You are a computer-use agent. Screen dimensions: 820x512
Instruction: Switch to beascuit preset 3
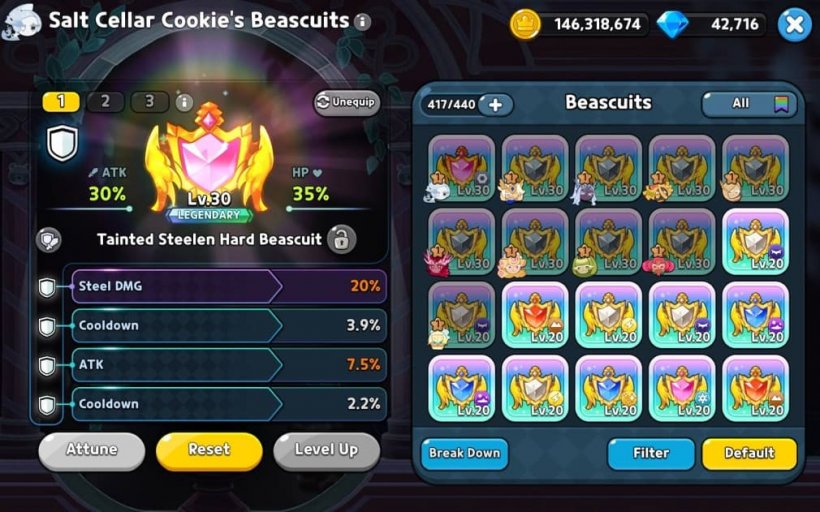(x=149, y=102)
